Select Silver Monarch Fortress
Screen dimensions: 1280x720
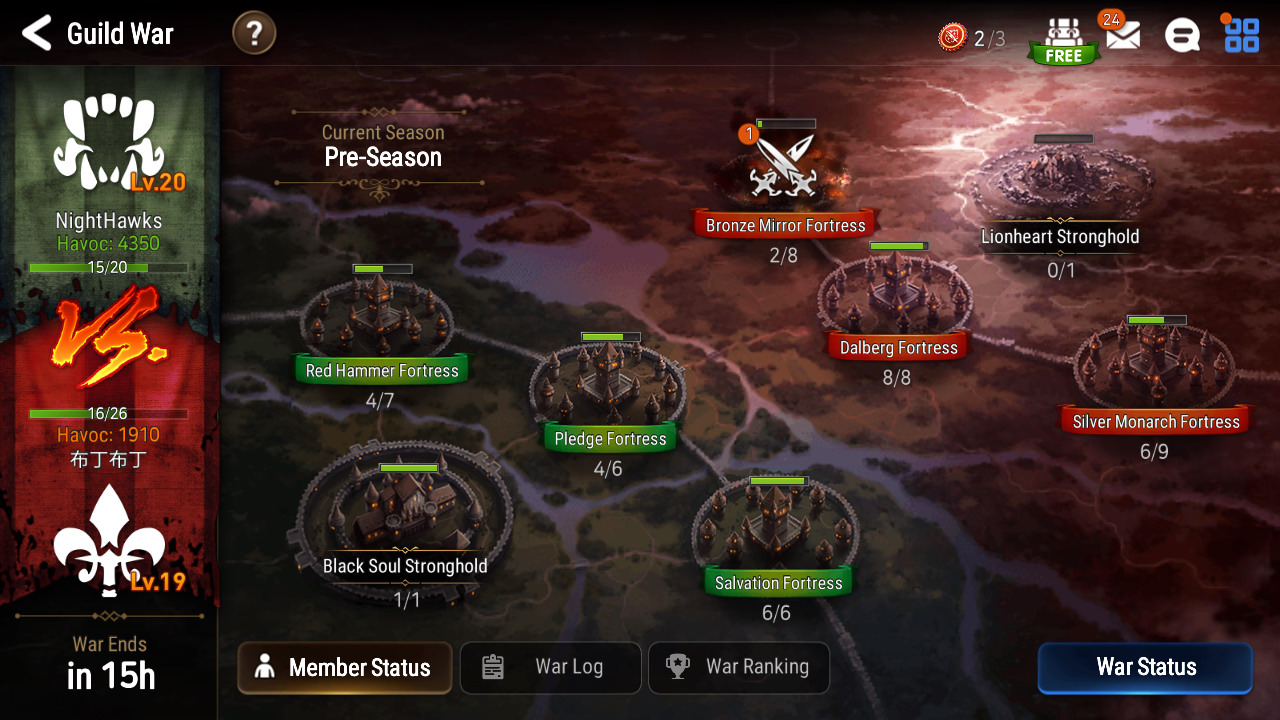1154,365
